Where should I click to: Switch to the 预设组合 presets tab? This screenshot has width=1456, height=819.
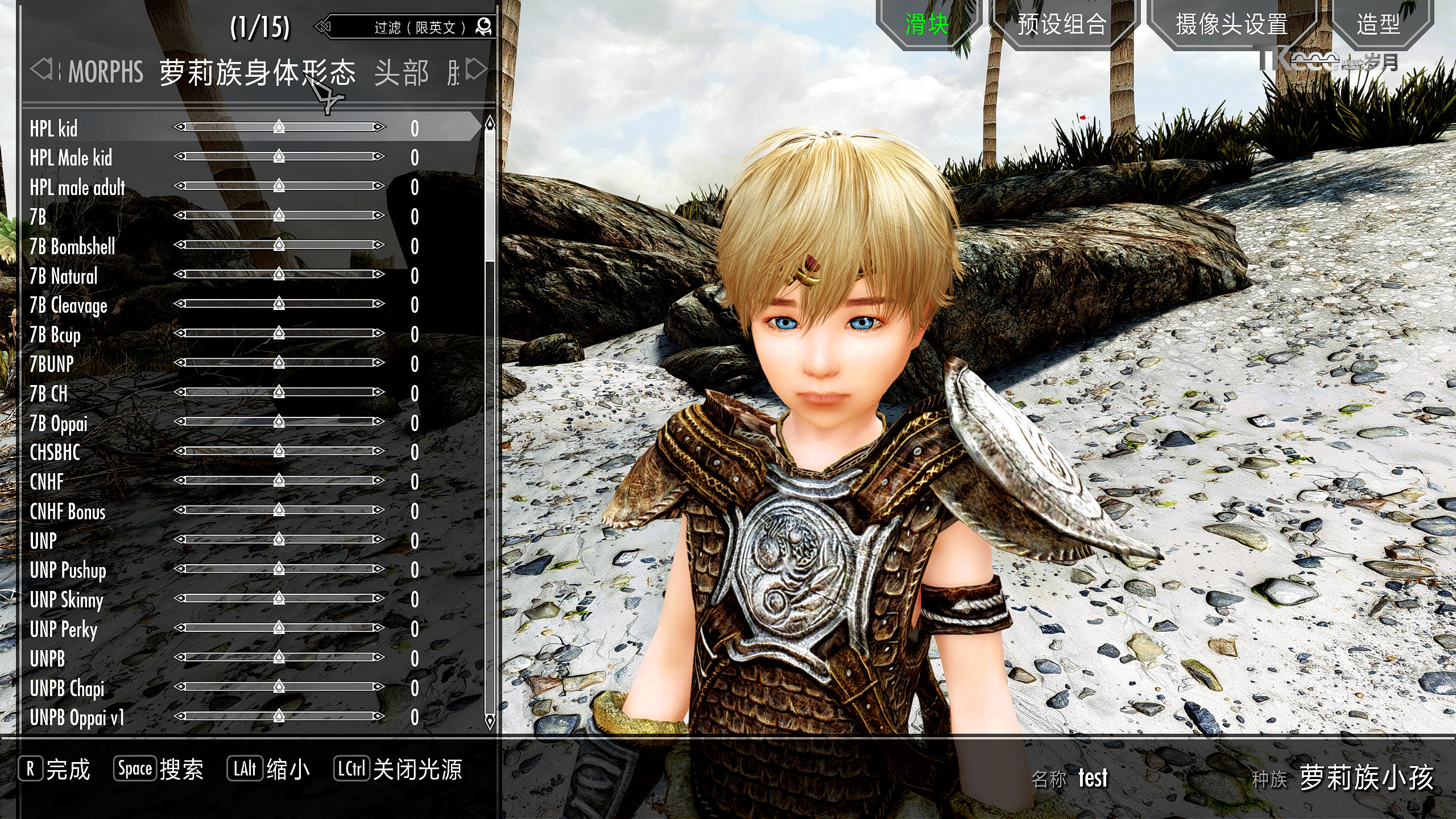click(1063, 24)
